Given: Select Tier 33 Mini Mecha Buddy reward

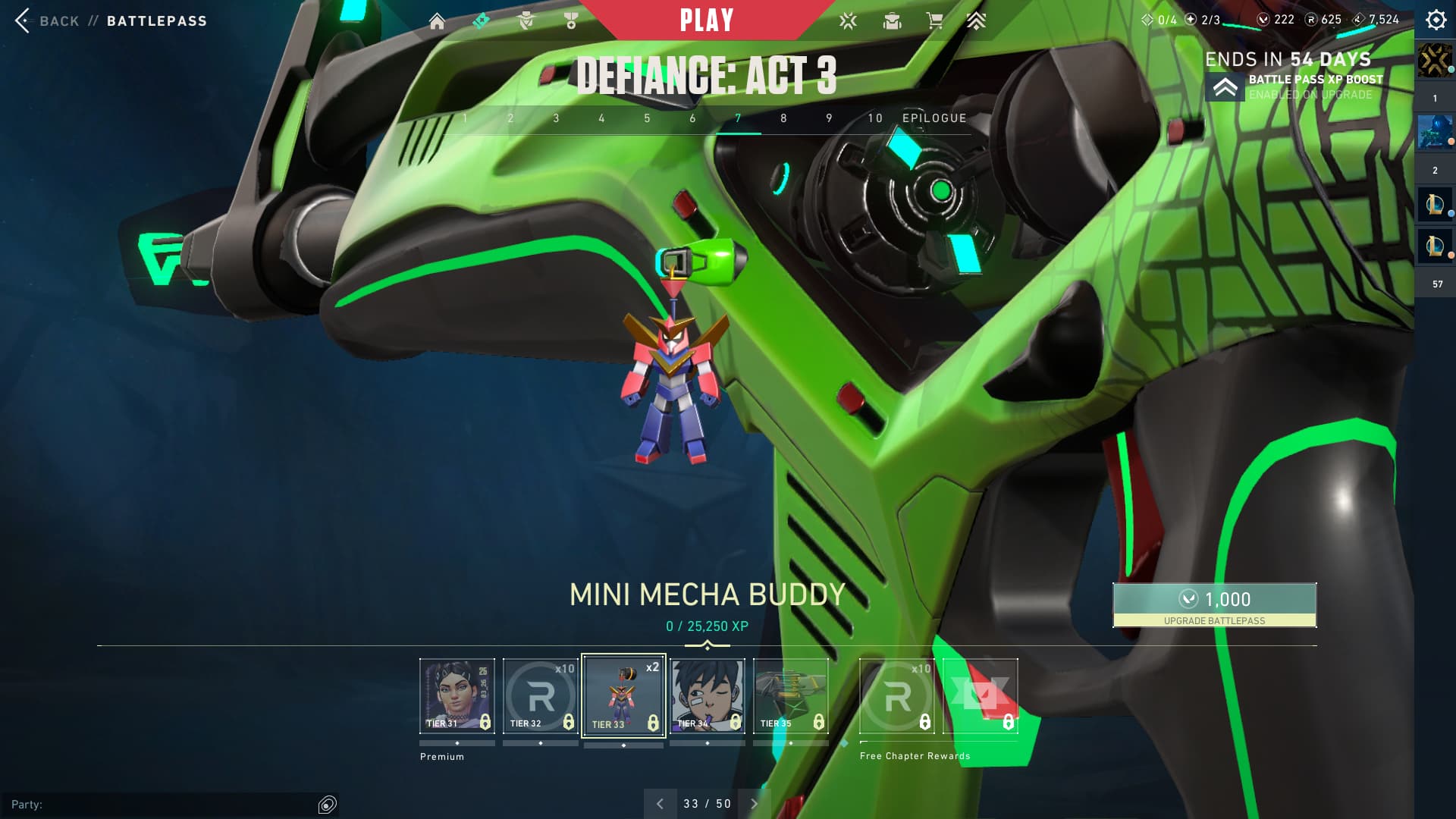Looking at the screenshot, I should 623,695.
